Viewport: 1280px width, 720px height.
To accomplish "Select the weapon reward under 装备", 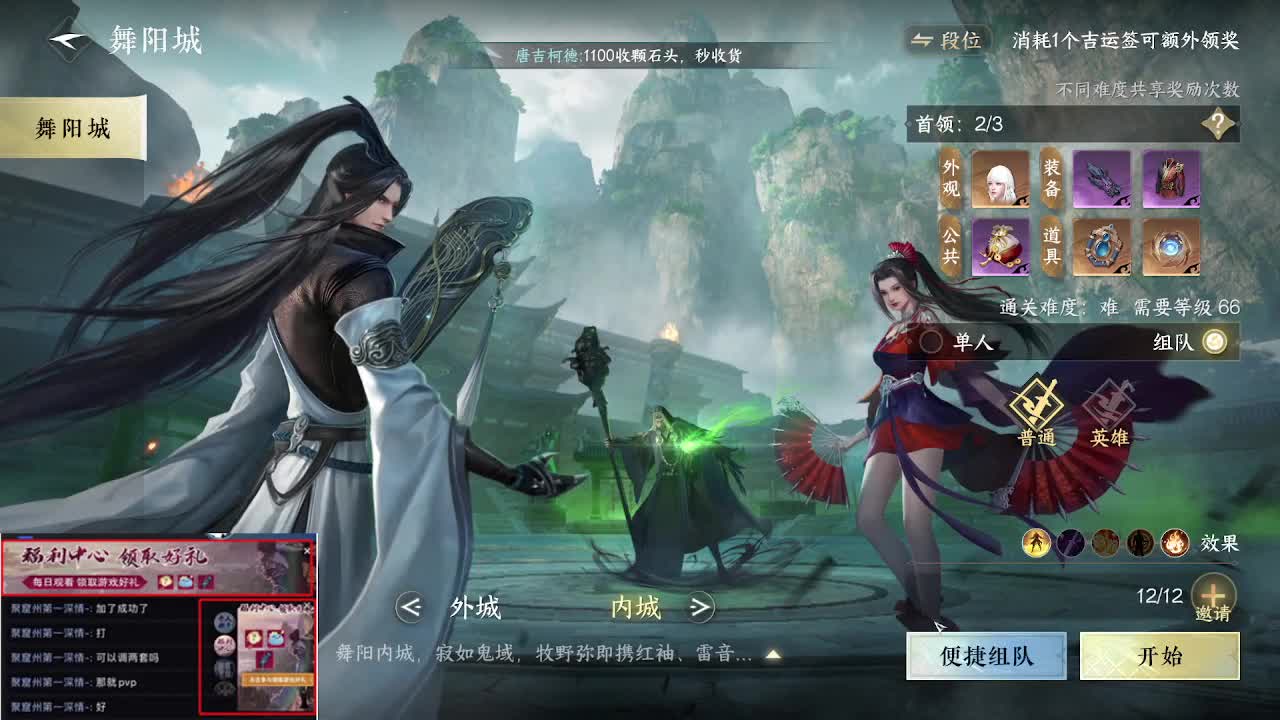I will [x=1104, y=180].
